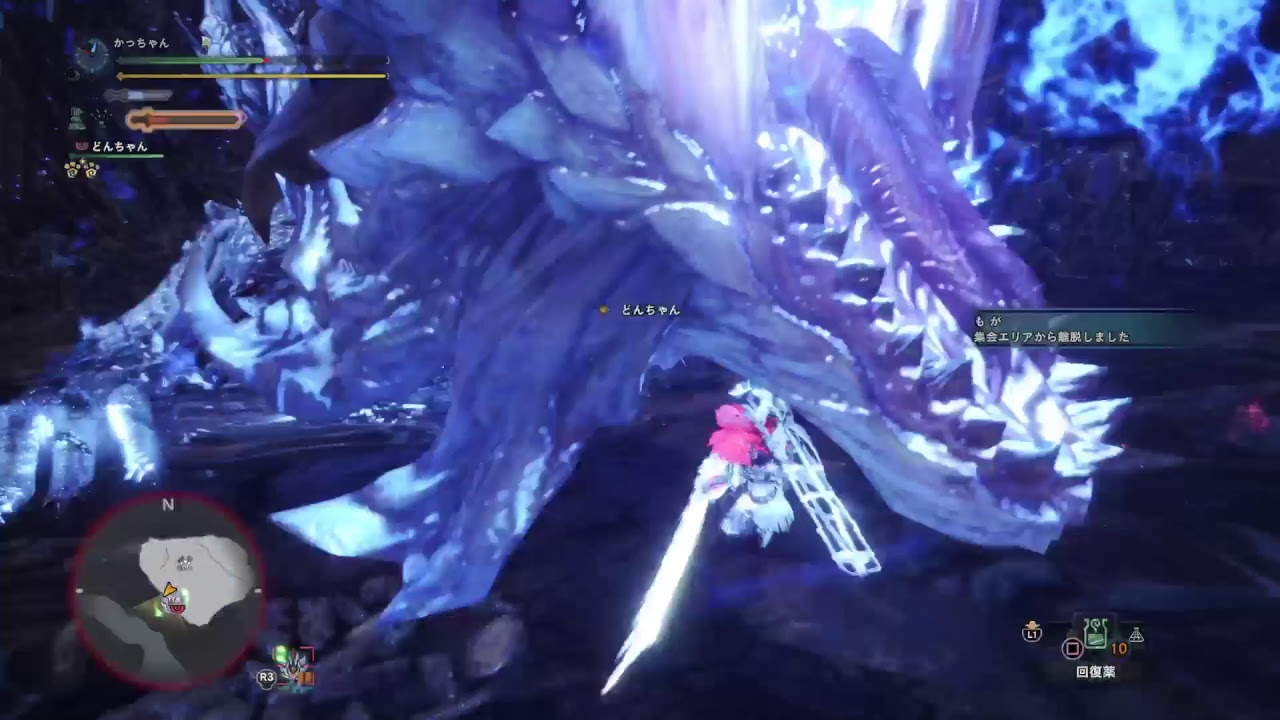Open the circular minimap

click(x=168, y=588)
